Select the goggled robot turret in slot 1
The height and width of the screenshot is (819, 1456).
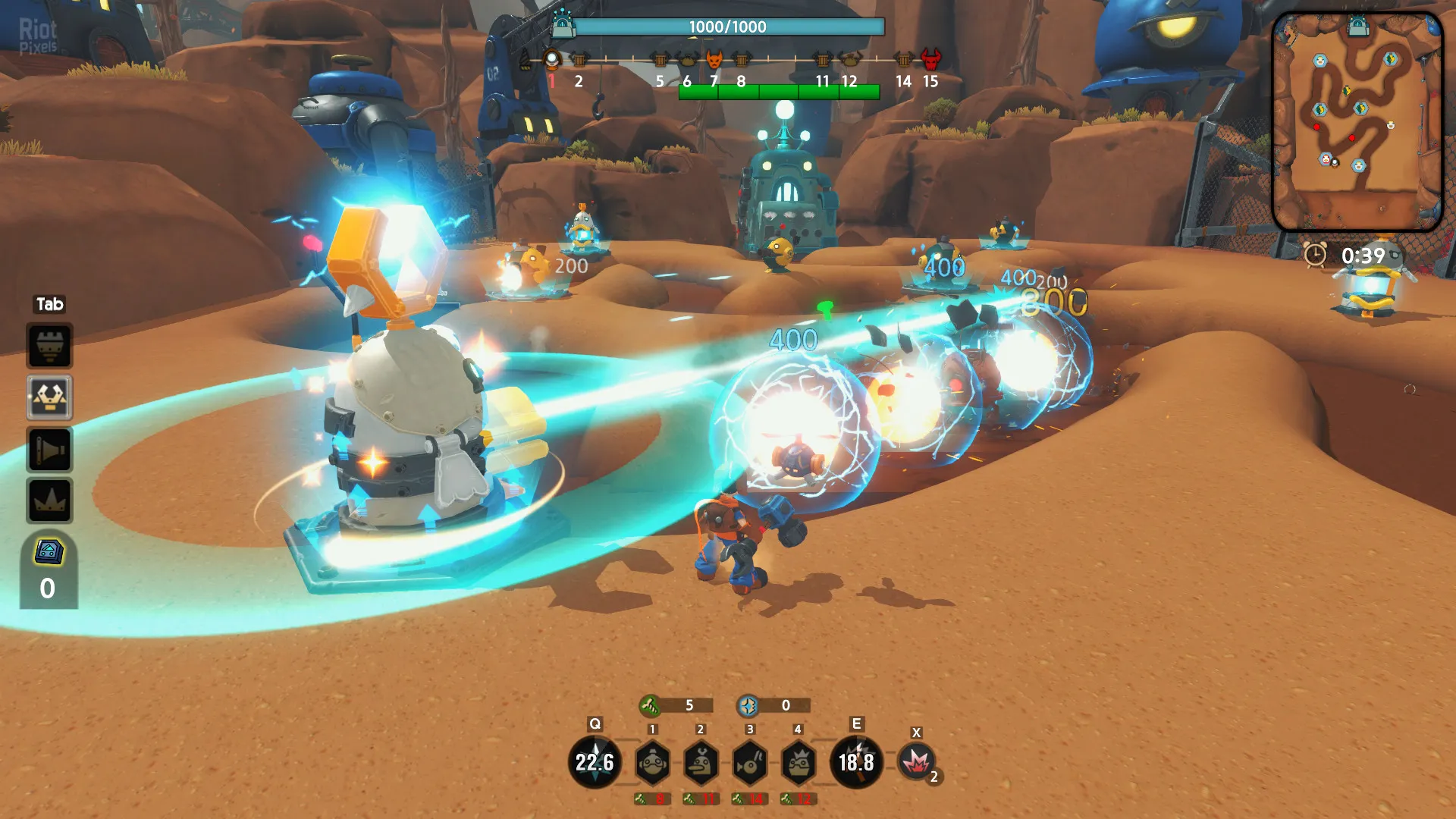652,763
